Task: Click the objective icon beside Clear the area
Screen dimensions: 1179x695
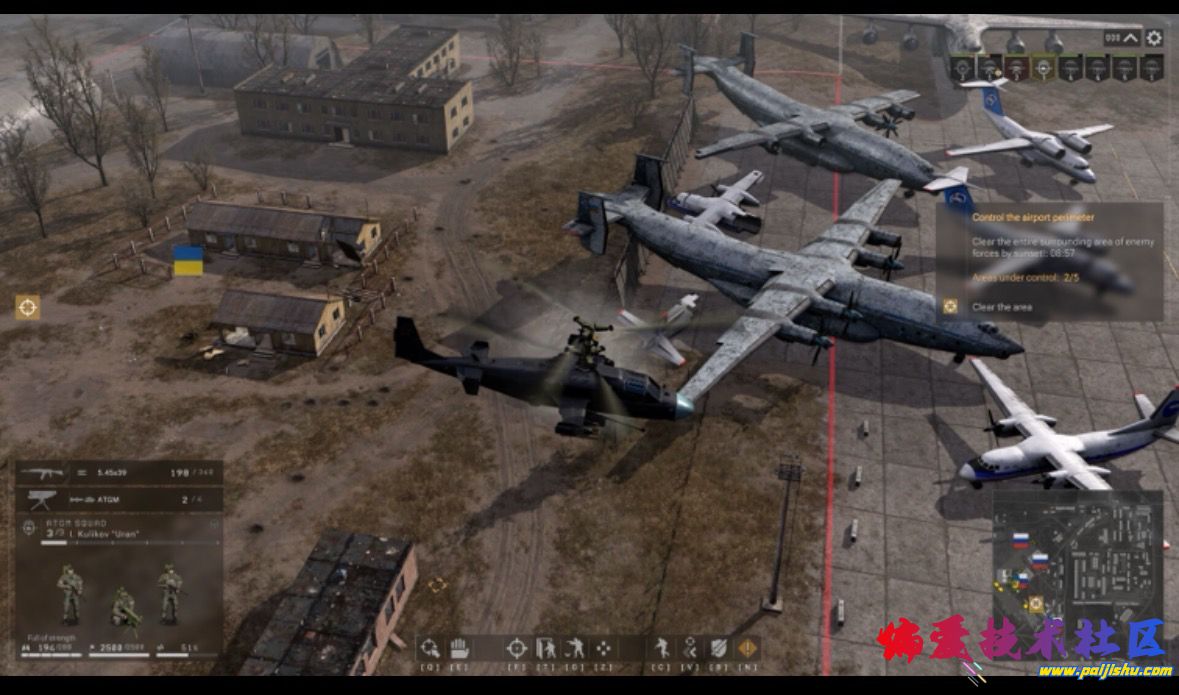Action: click(950, 307)
